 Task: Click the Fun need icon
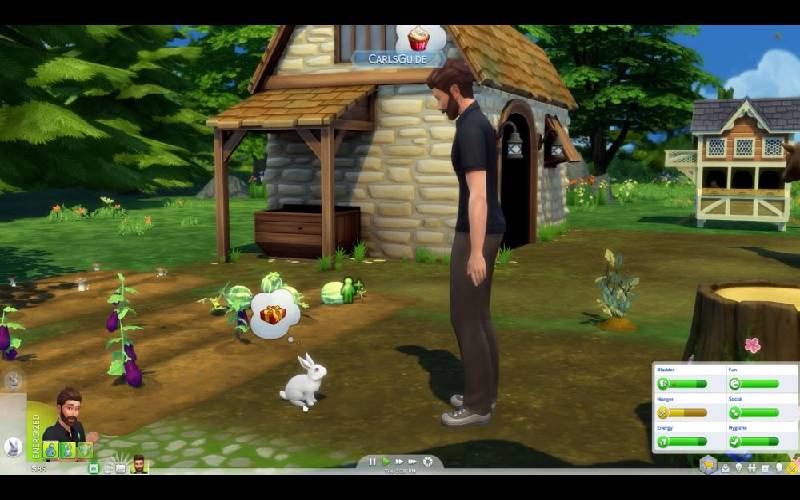[x=735, y=383]
